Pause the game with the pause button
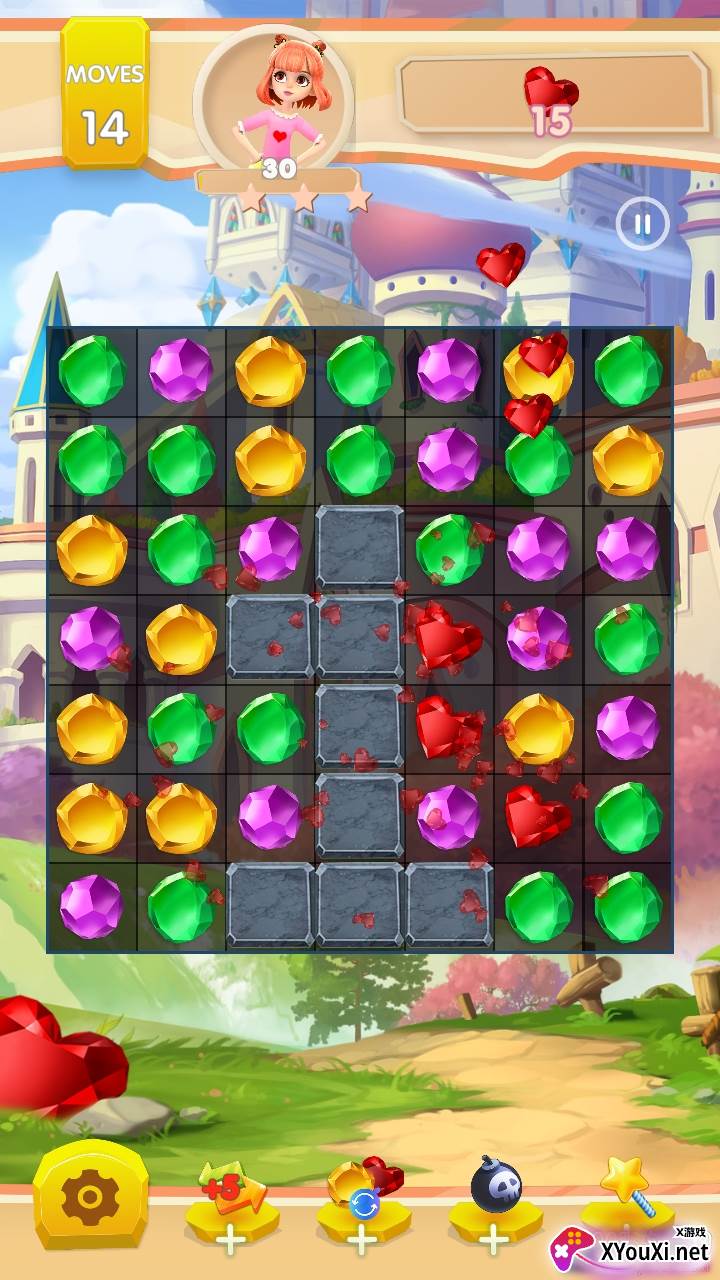The width and height of the screenshot is (720, 1280). tap(642, 224)
